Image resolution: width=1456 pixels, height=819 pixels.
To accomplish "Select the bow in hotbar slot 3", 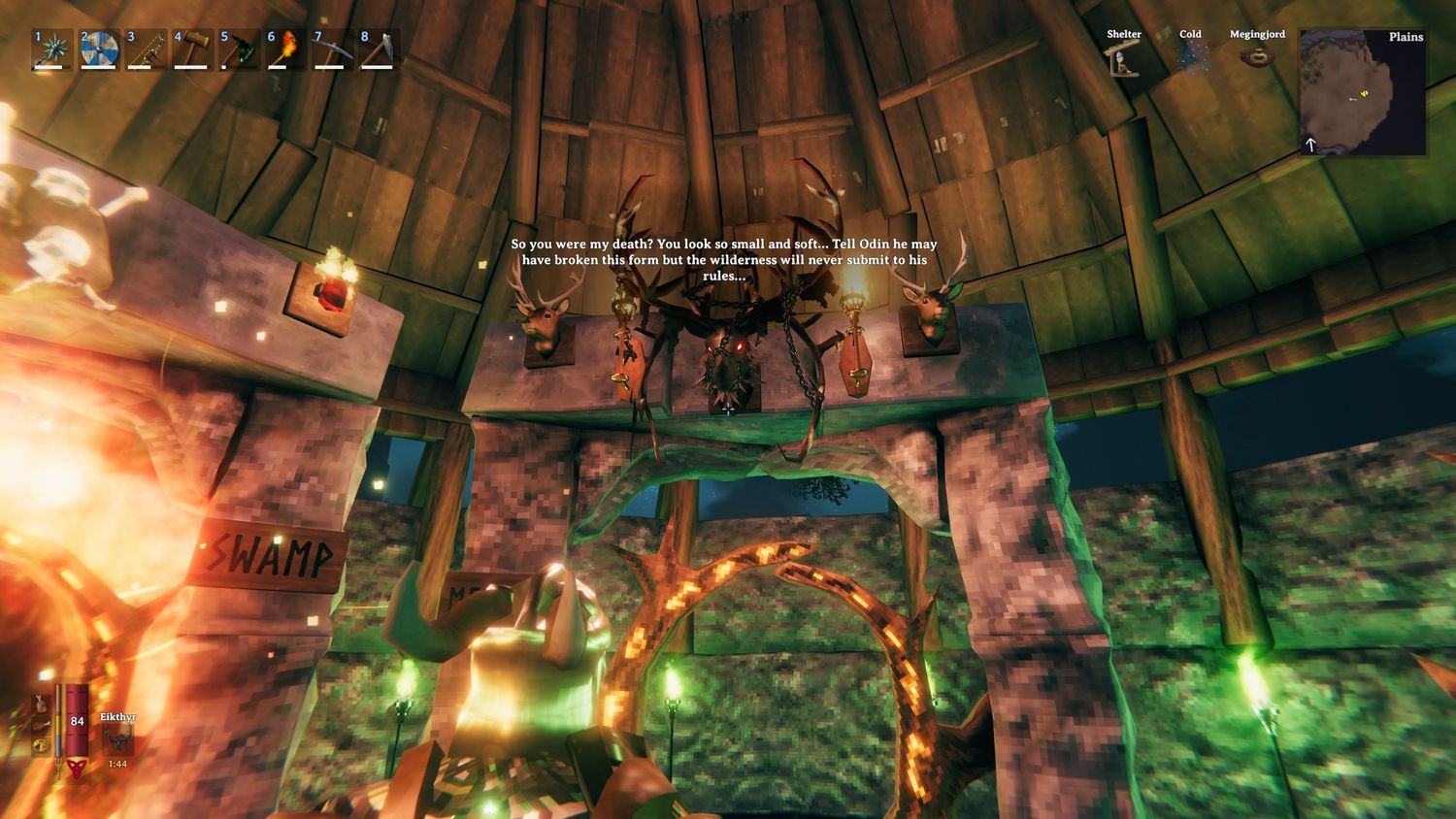I will pos(145,50).
